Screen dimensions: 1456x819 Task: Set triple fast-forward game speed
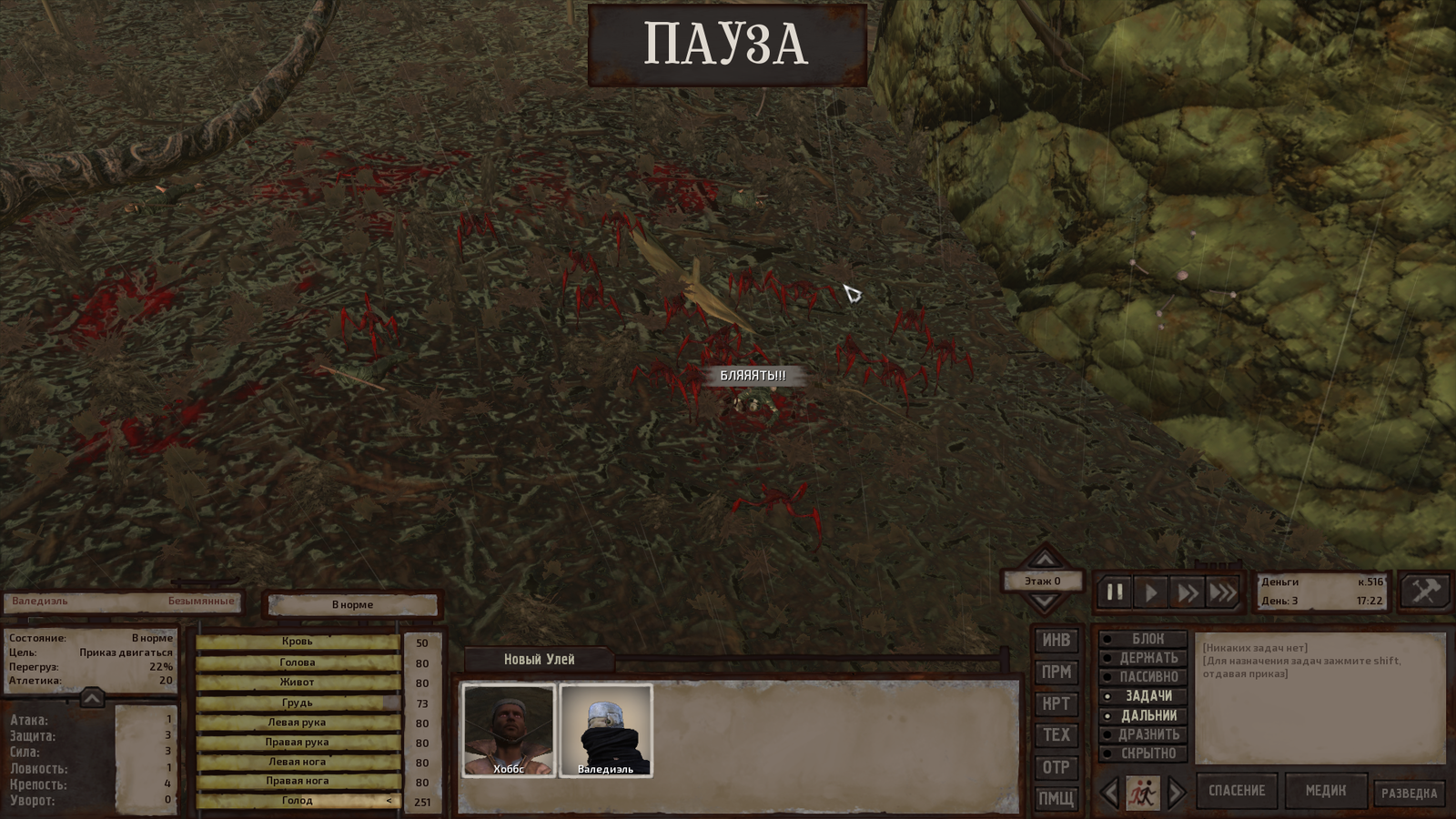(1223, 593)
